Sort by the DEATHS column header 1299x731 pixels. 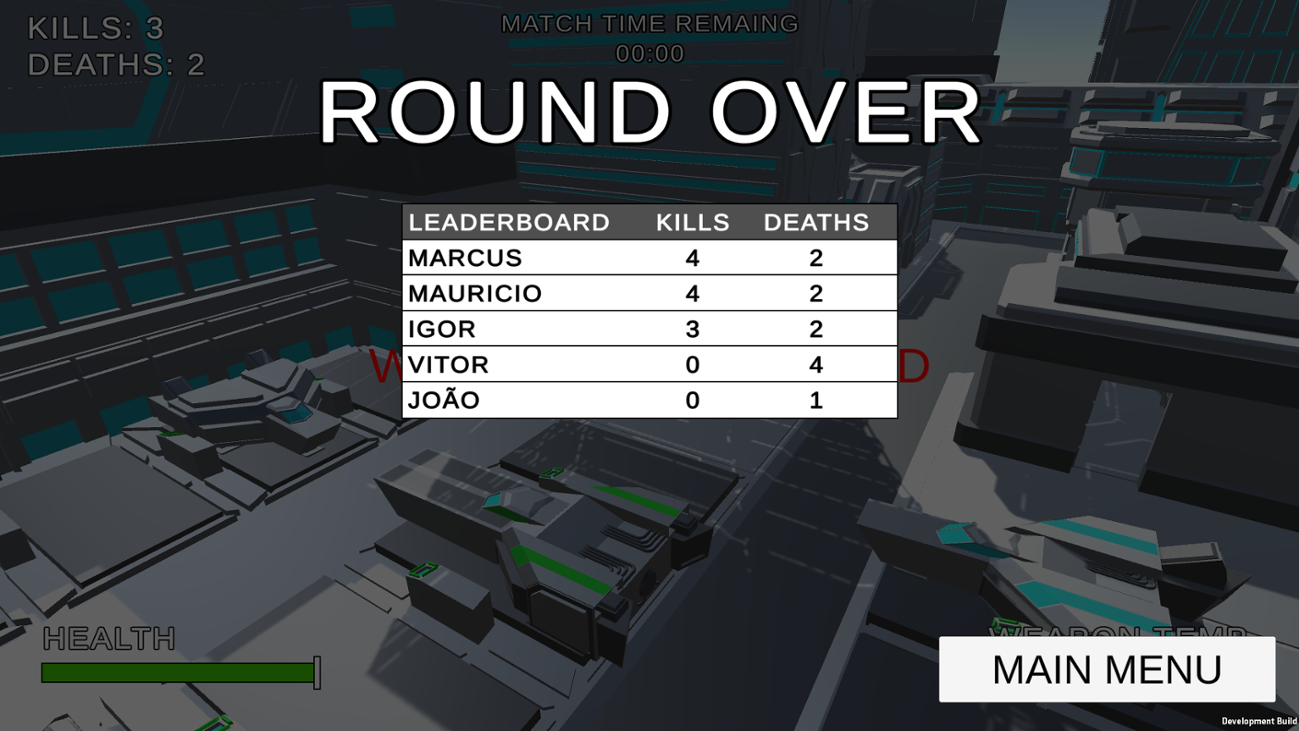click(817, 222)
